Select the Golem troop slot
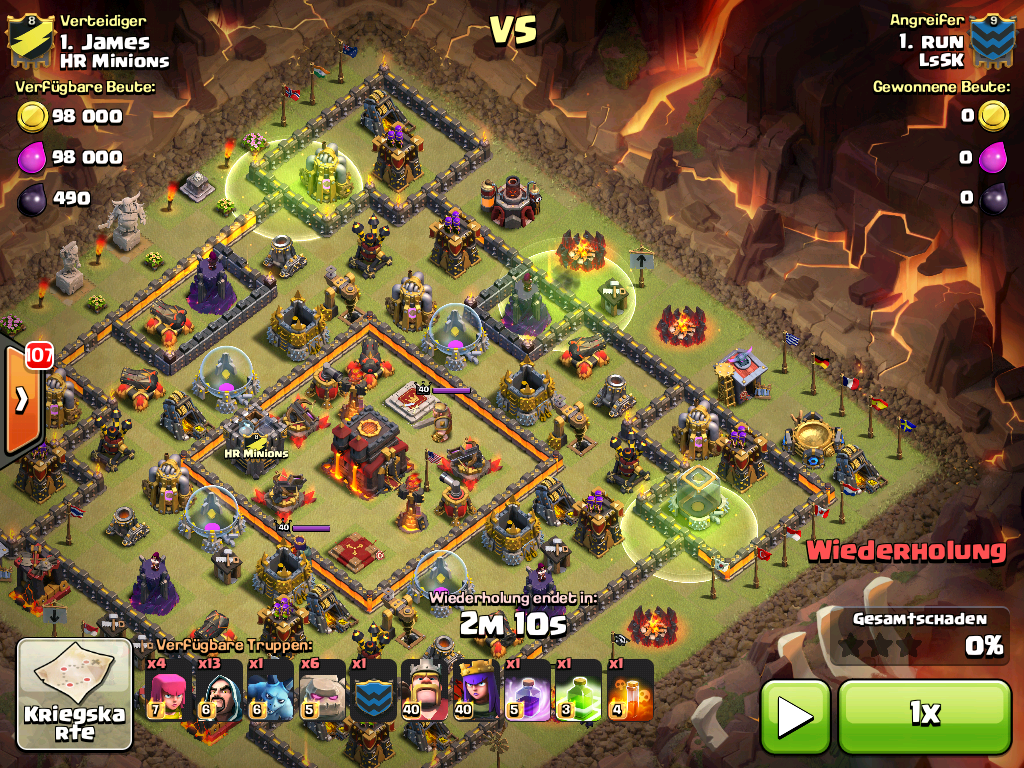 pos(322,690)
